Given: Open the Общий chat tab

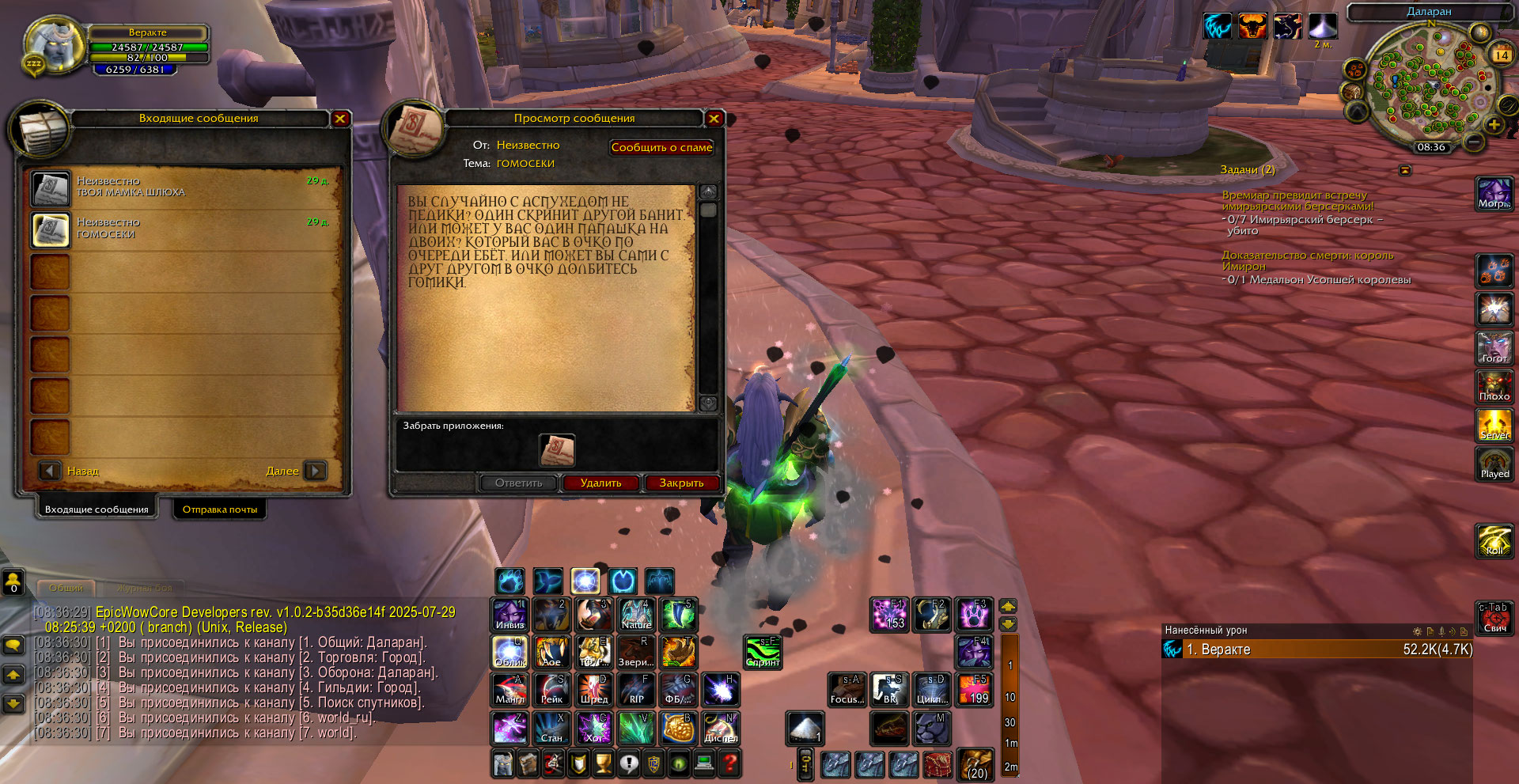Looking at the screenshot, I should (66, 588).
